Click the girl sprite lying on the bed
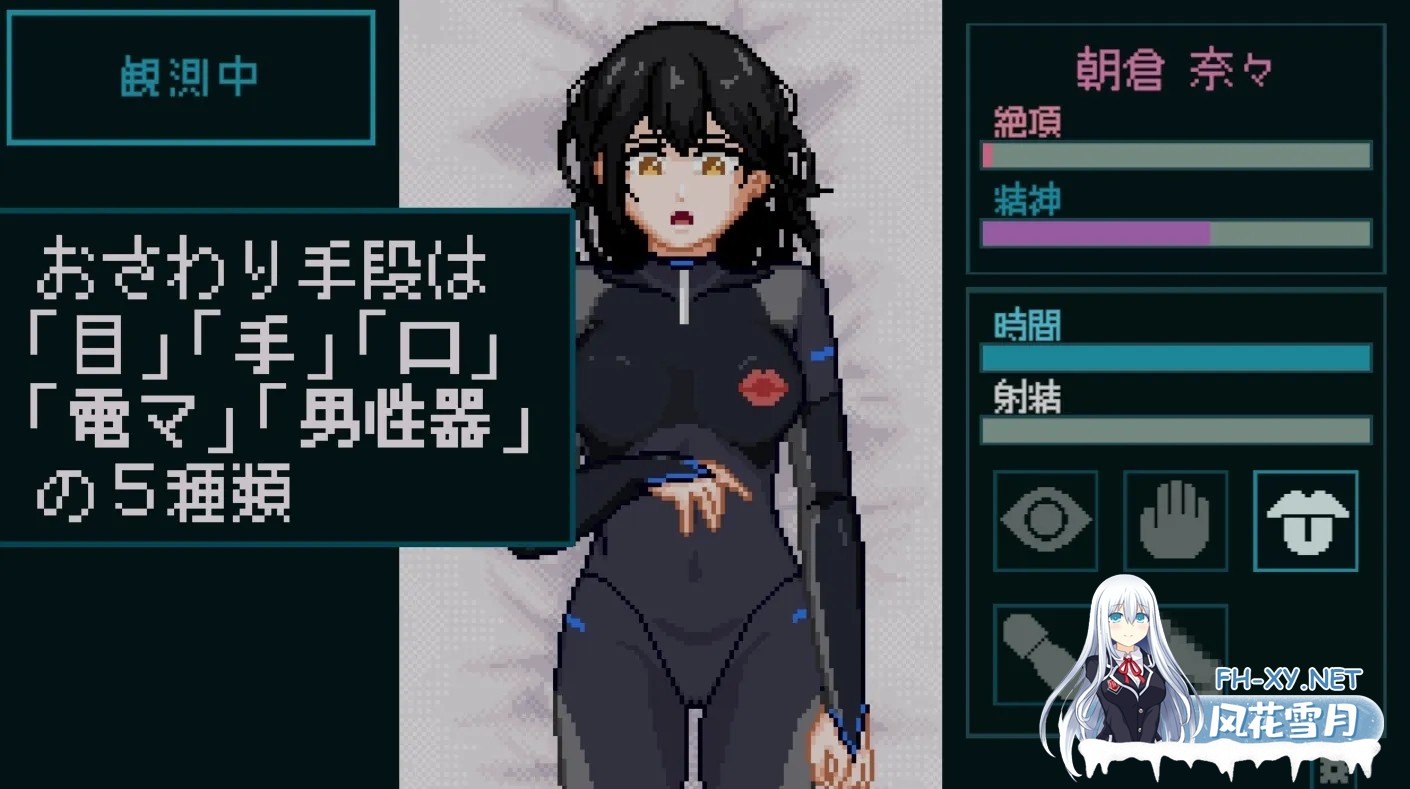This screenshot has height=789, width=1410. (690, 400)
